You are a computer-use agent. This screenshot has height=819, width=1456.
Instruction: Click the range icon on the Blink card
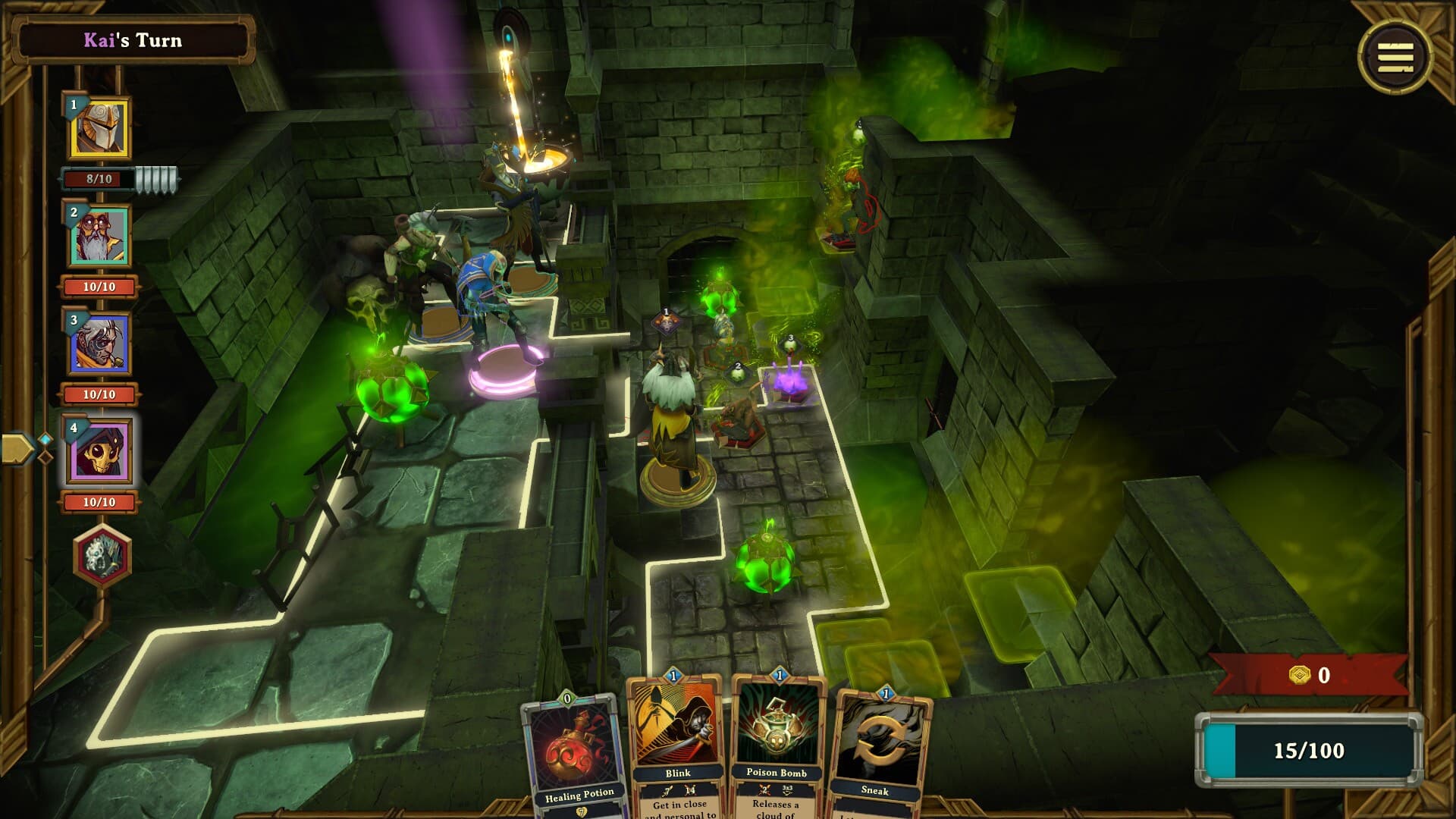pyautogui.click(x=667, y=791)
